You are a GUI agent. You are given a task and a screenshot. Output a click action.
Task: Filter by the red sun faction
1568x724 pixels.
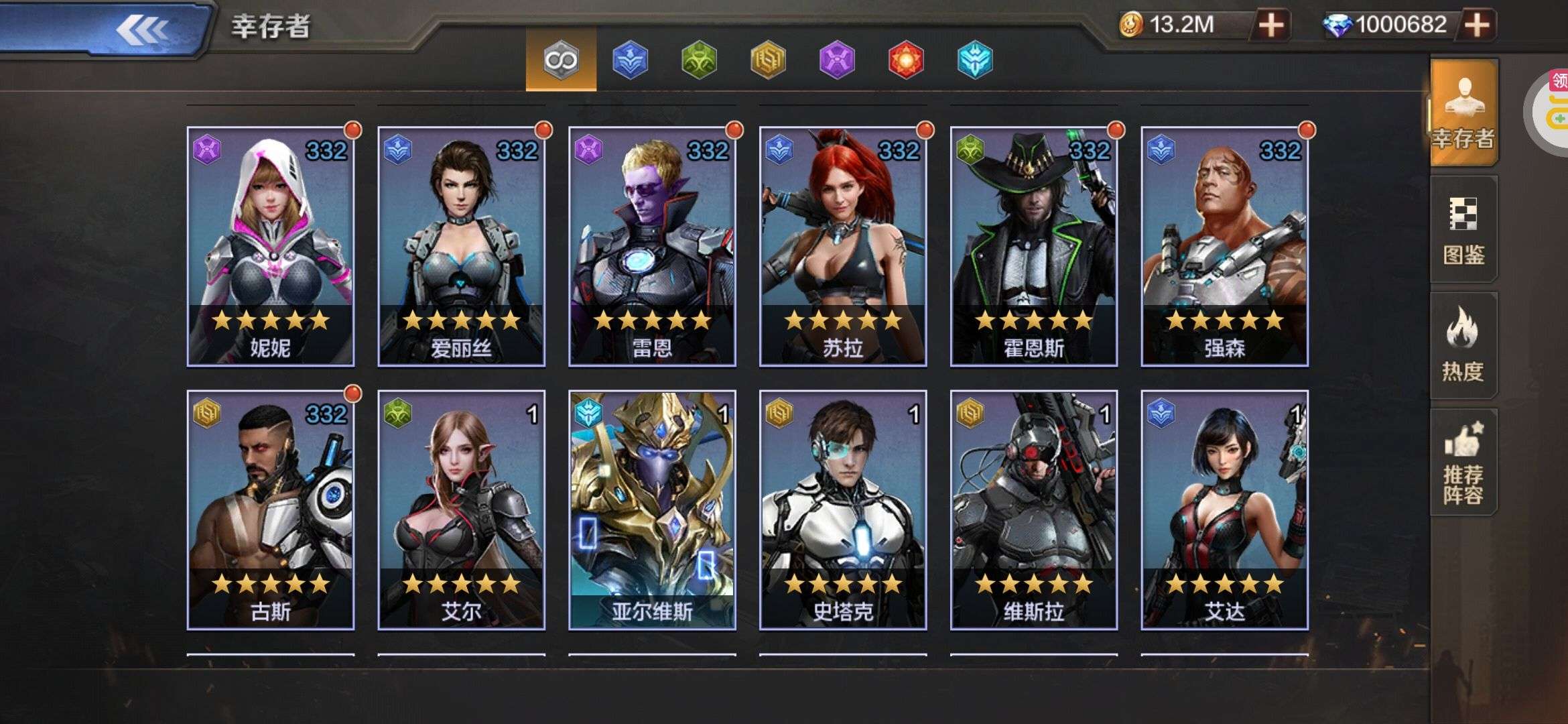906,60
